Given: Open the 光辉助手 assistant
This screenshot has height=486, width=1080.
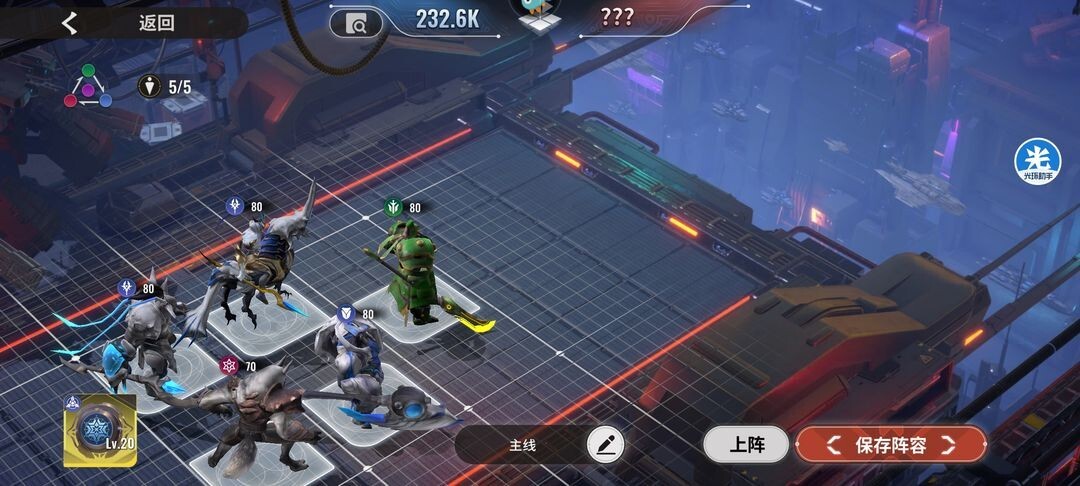Looking at the screenshot, I should coord(1037,160).
